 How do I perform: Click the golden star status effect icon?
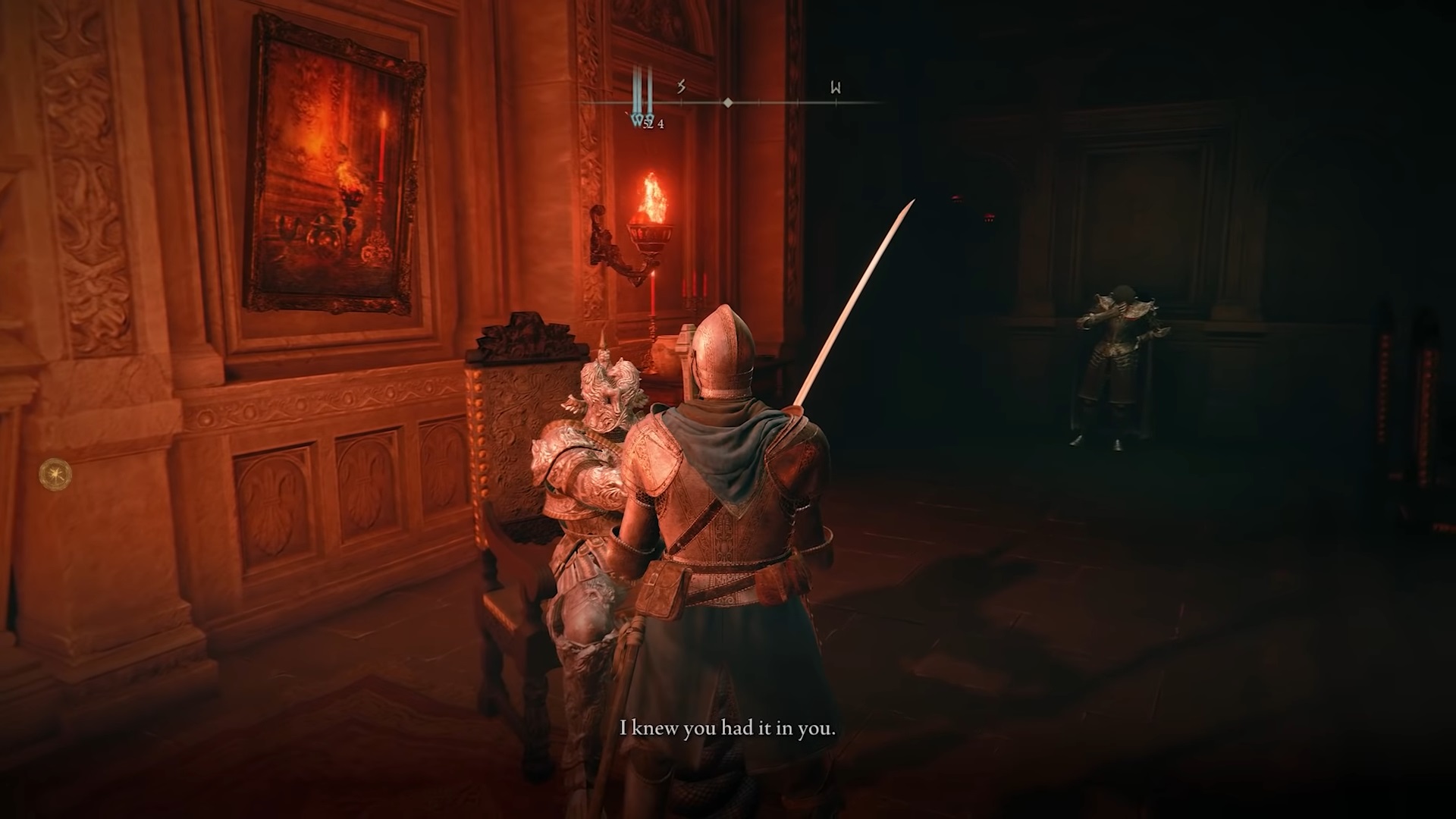(55, 475)
